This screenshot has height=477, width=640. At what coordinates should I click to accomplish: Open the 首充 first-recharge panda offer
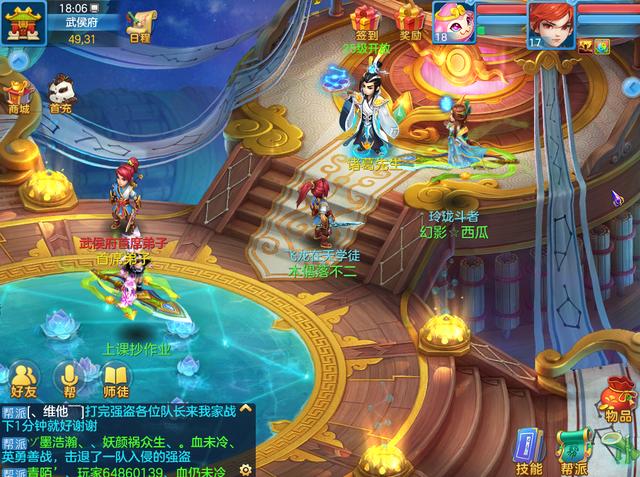pos(60,91)
